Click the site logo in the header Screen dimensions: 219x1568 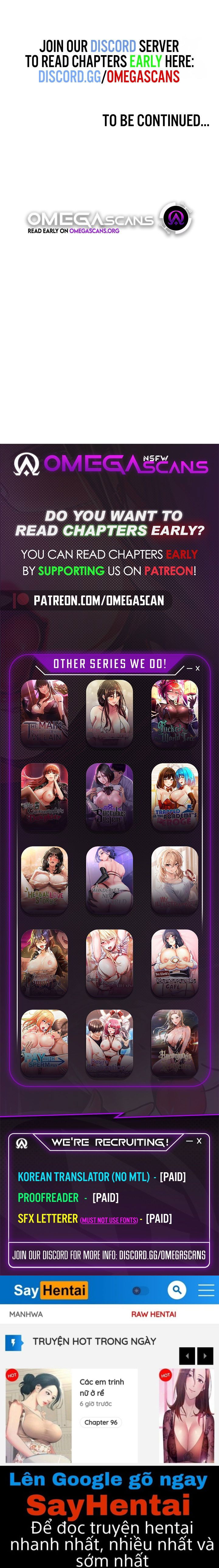coord(50,1290)
